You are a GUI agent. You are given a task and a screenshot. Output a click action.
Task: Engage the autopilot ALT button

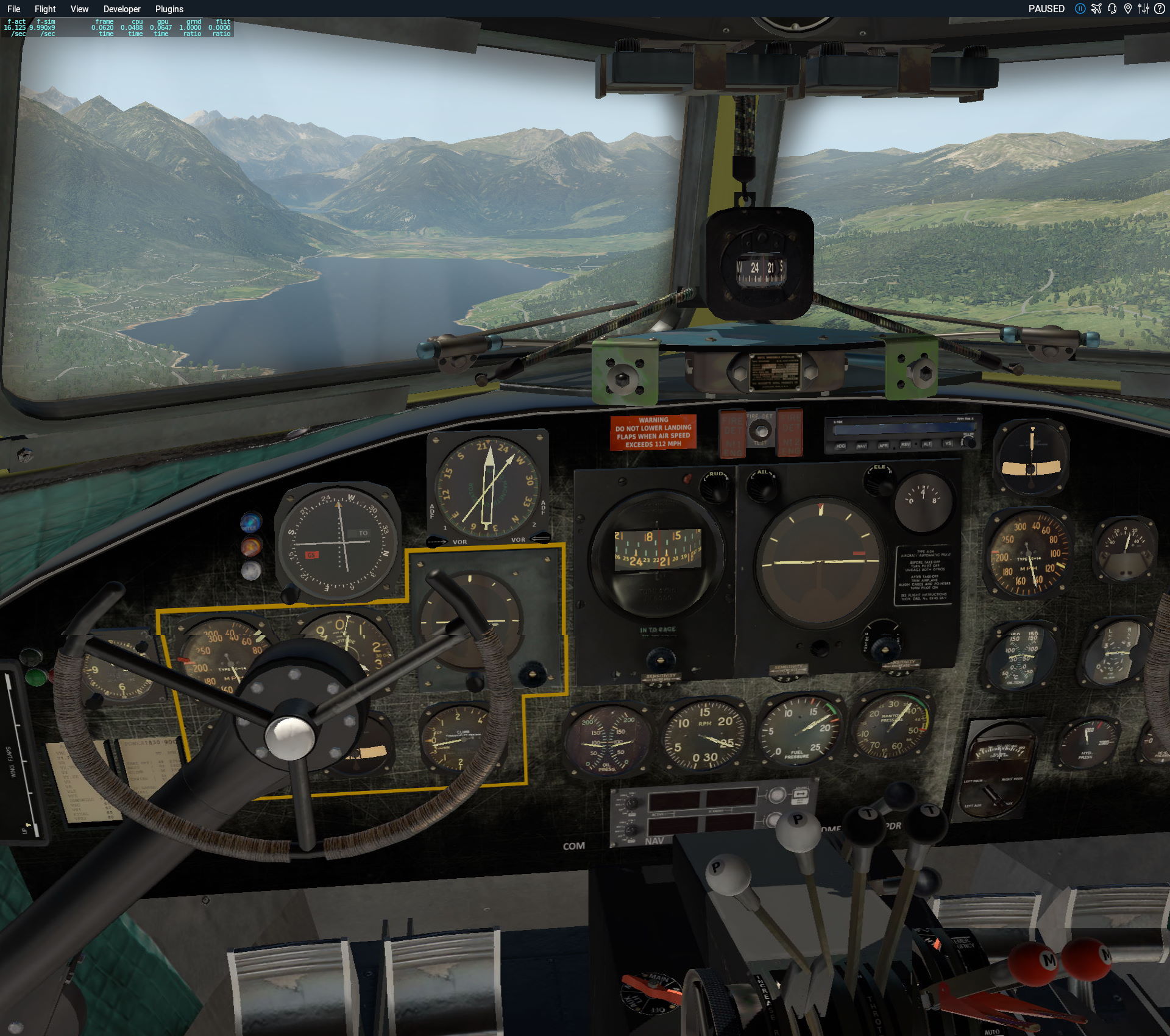927,444
